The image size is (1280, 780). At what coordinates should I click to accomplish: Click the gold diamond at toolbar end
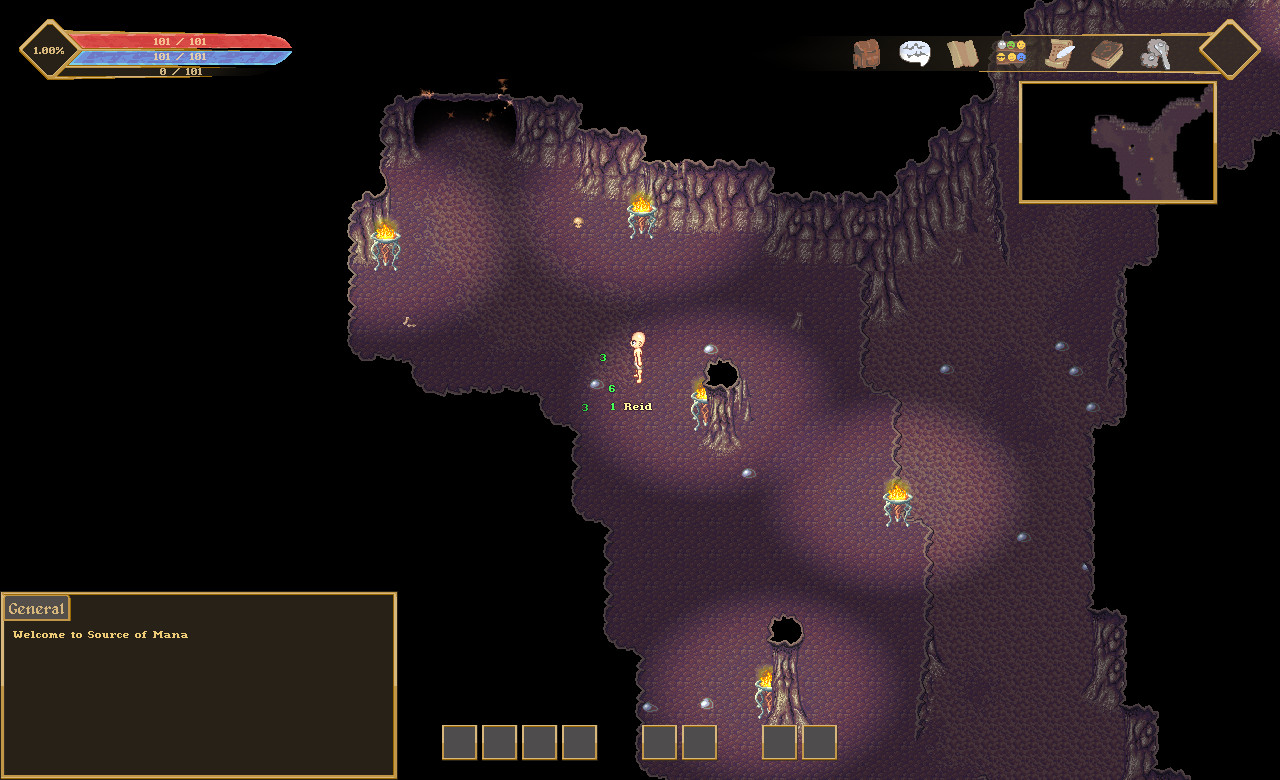[x=1229, y=49]
